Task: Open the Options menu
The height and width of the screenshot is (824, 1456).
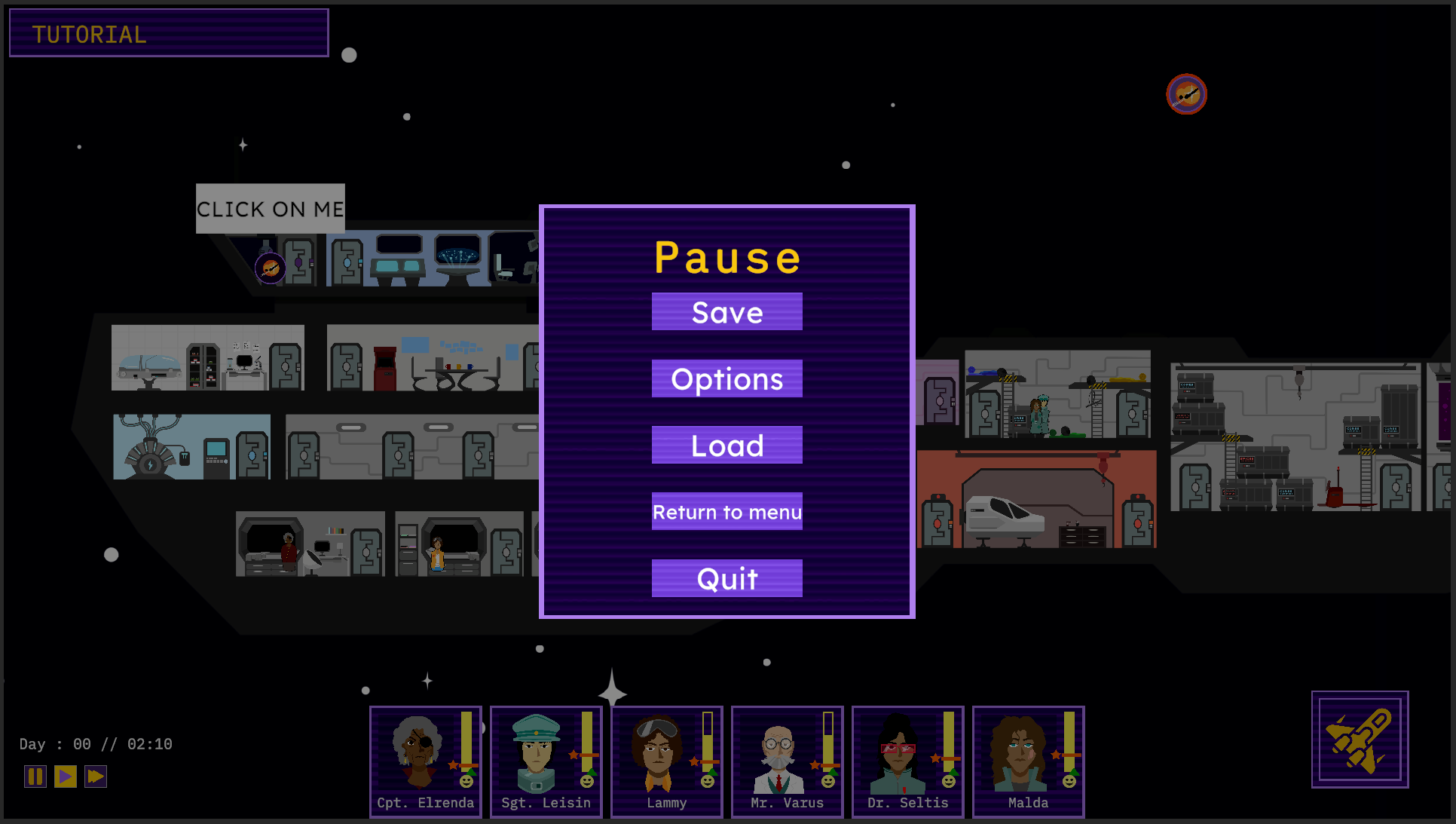Action: (726, 378)
